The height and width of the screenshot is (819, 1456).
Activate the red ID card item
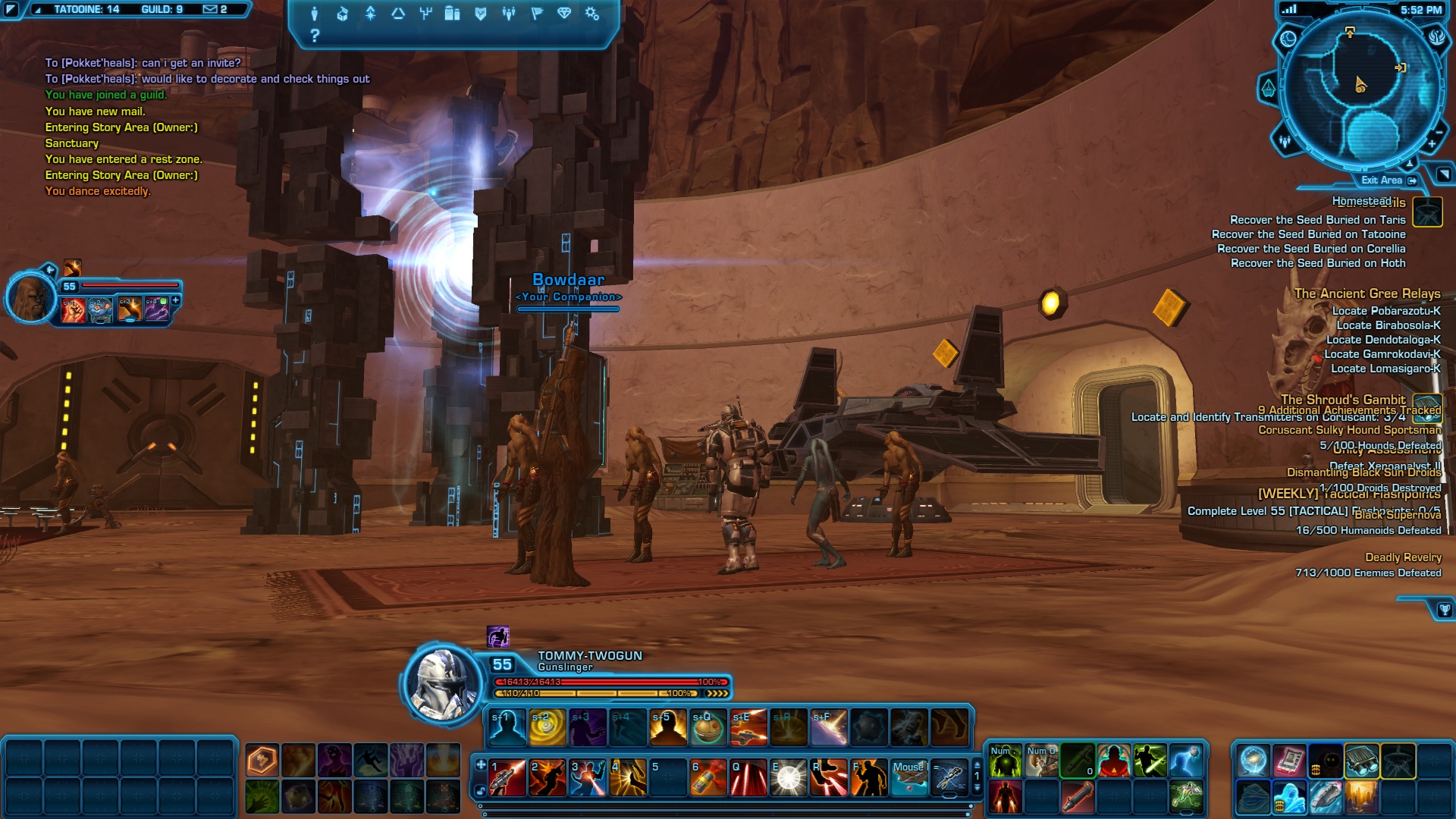pyautogui.click(x=1288, y=761)
